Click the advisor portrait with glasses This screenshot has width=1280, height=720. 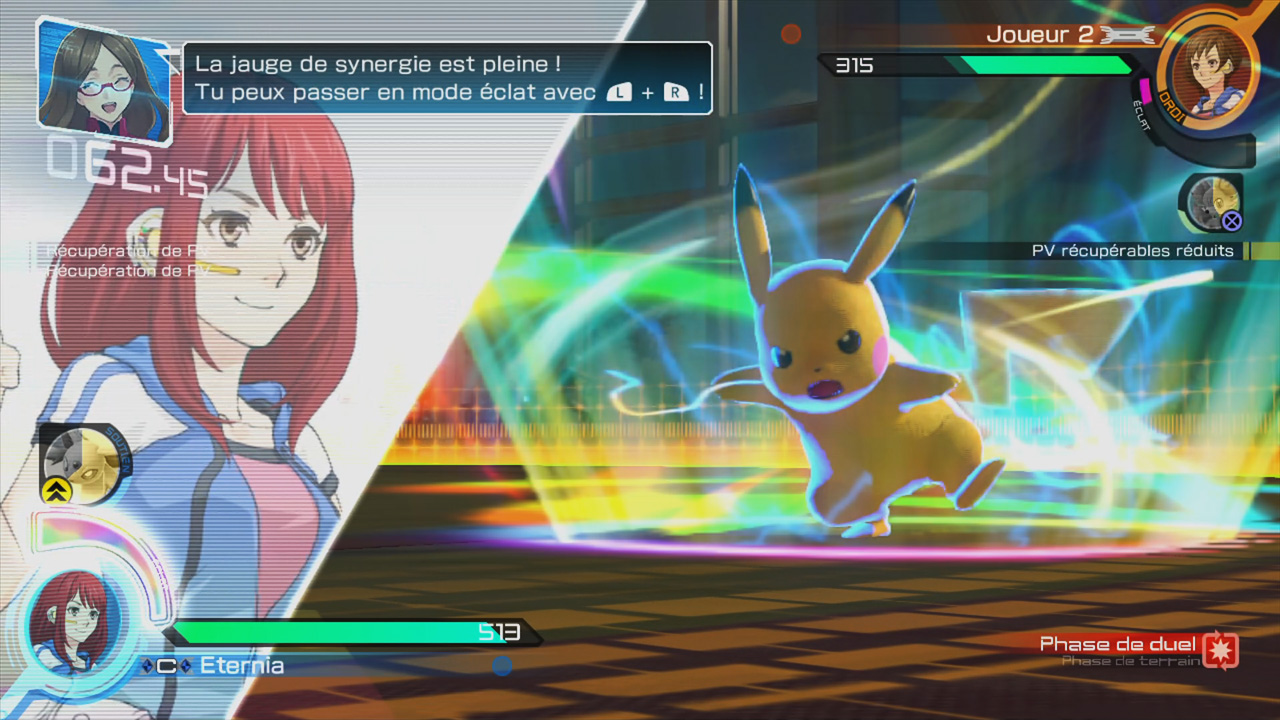click(x=104, y=78)
